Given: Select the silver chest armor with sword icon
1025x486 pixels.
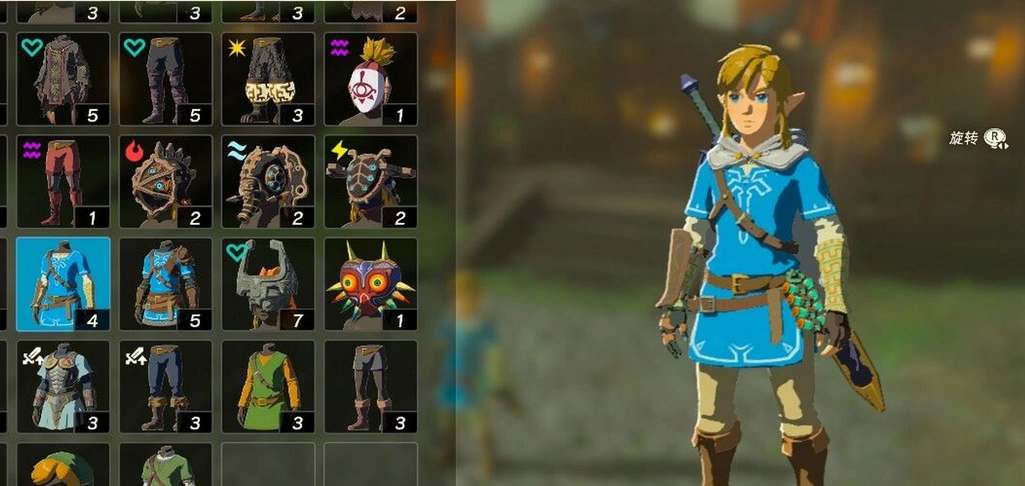Looking at the screenshot, I should coord(63,387).
